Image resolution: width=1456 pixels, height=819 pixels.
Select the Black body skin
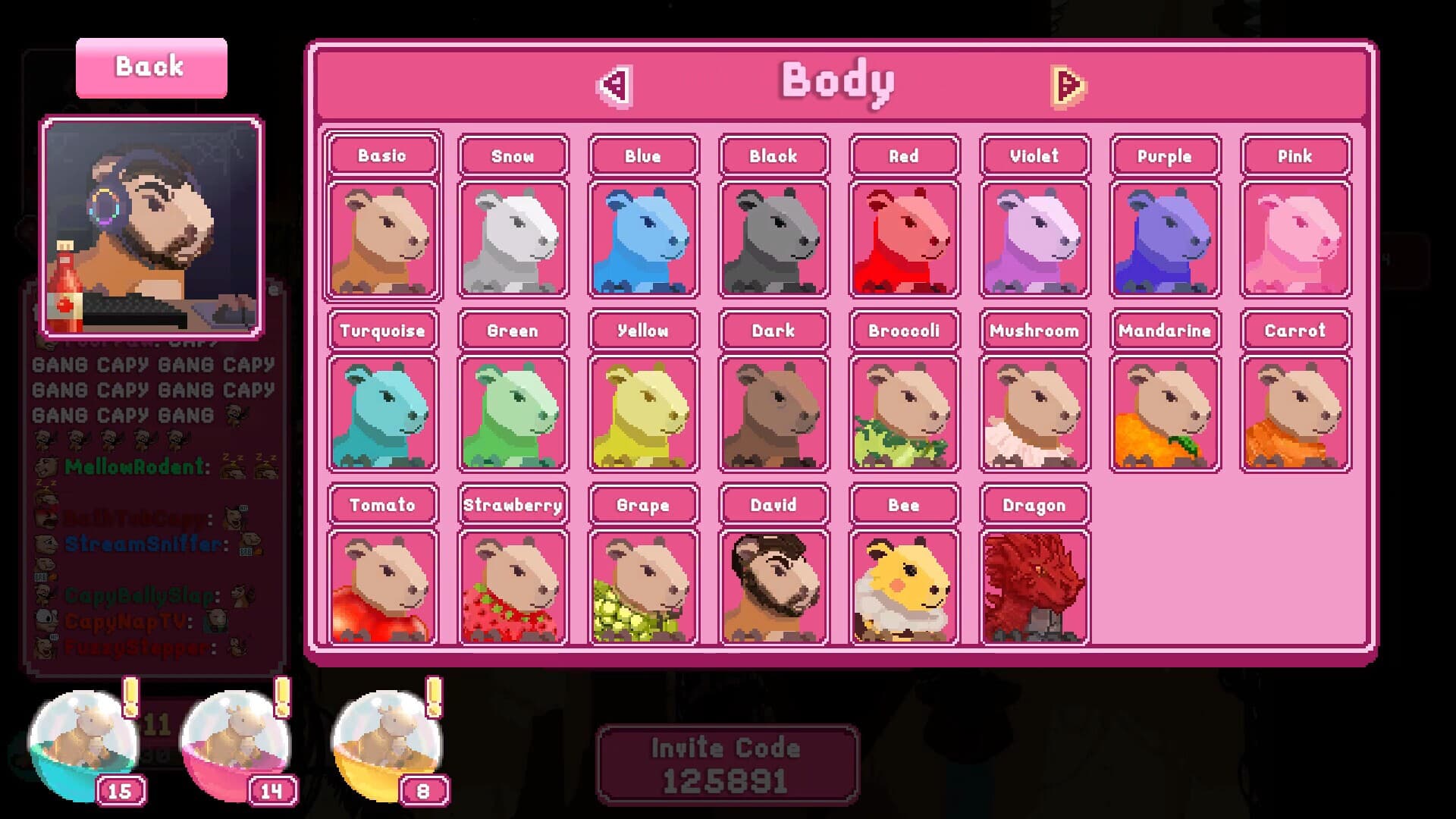click(x=773, y=239)
